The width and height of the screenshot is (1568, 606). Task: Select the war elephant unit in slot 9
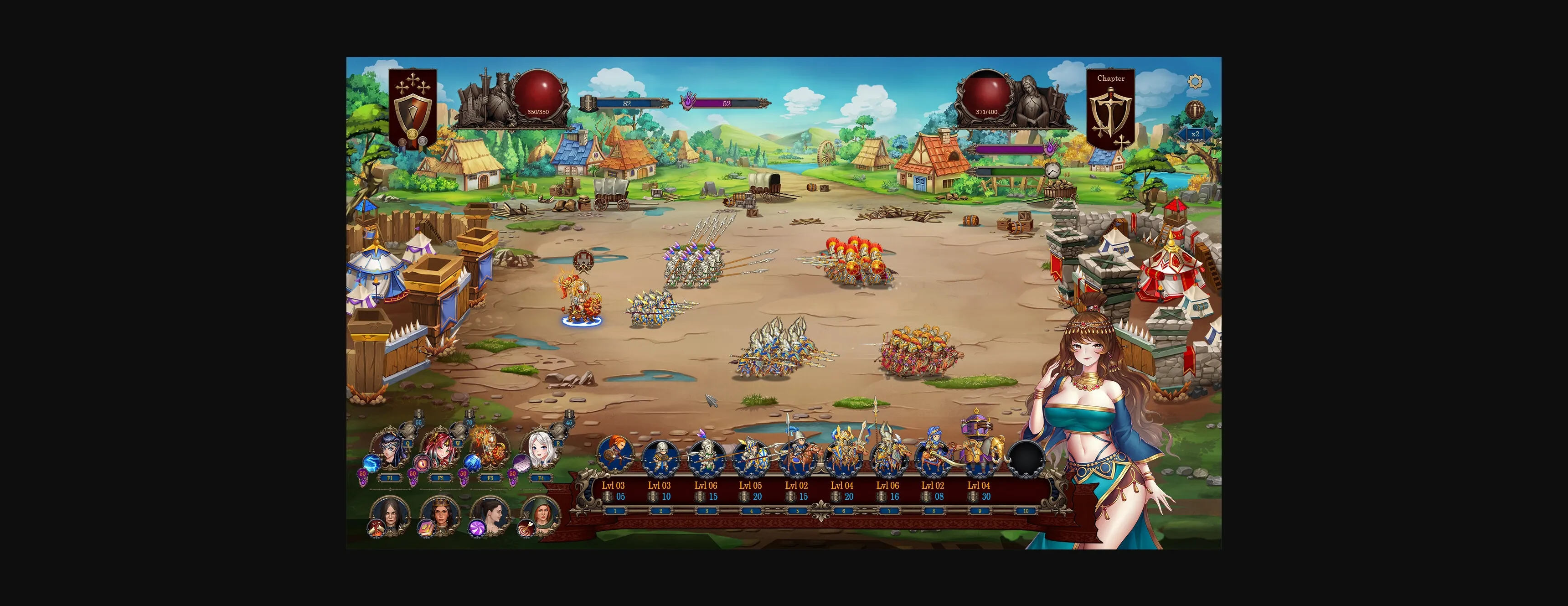coord(982,456)
